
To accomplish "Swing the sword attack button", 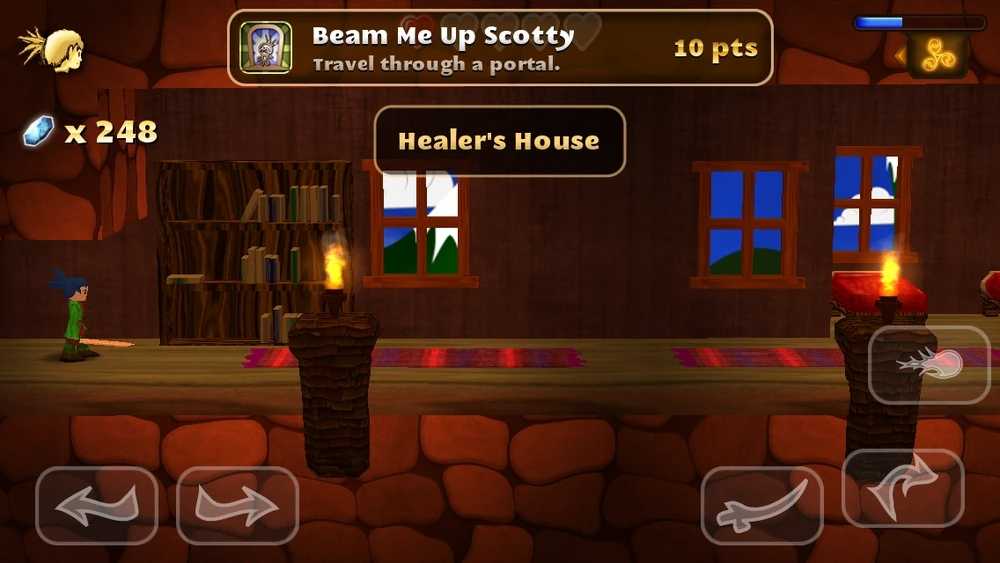I will [761, 505].
